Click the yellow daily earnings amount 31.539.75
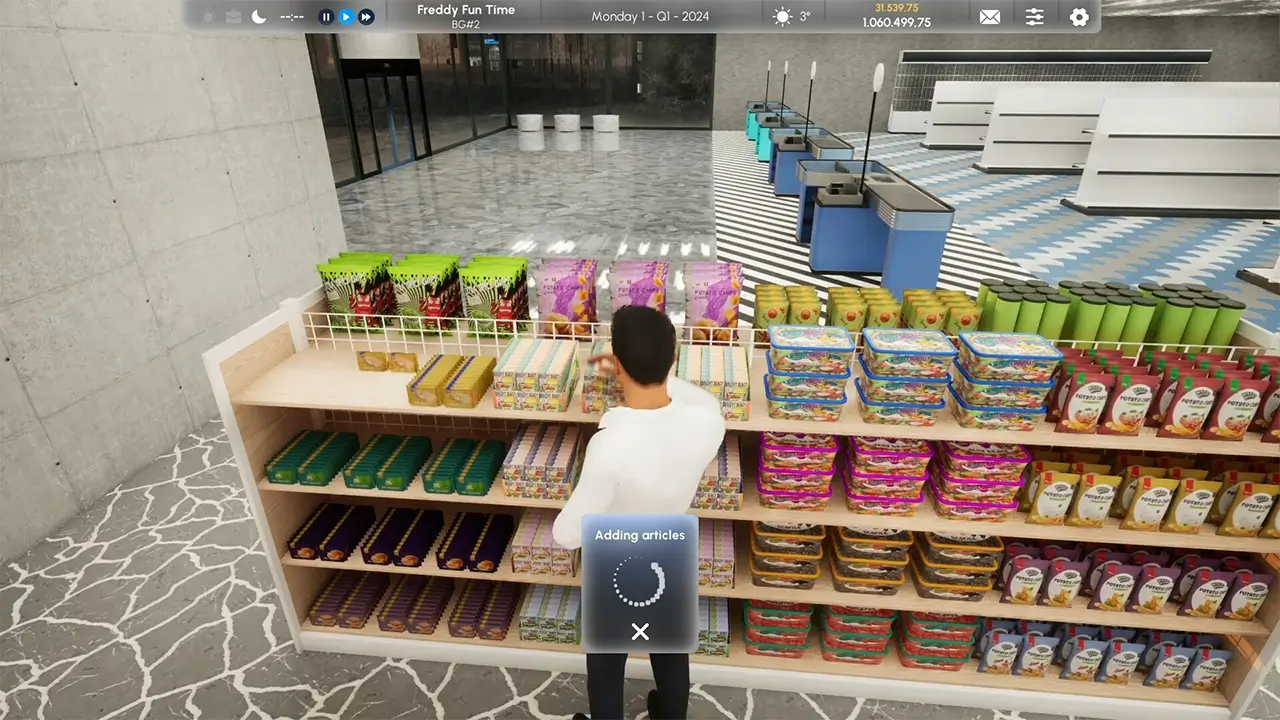 pyautogui.click(x=897, y=8)
